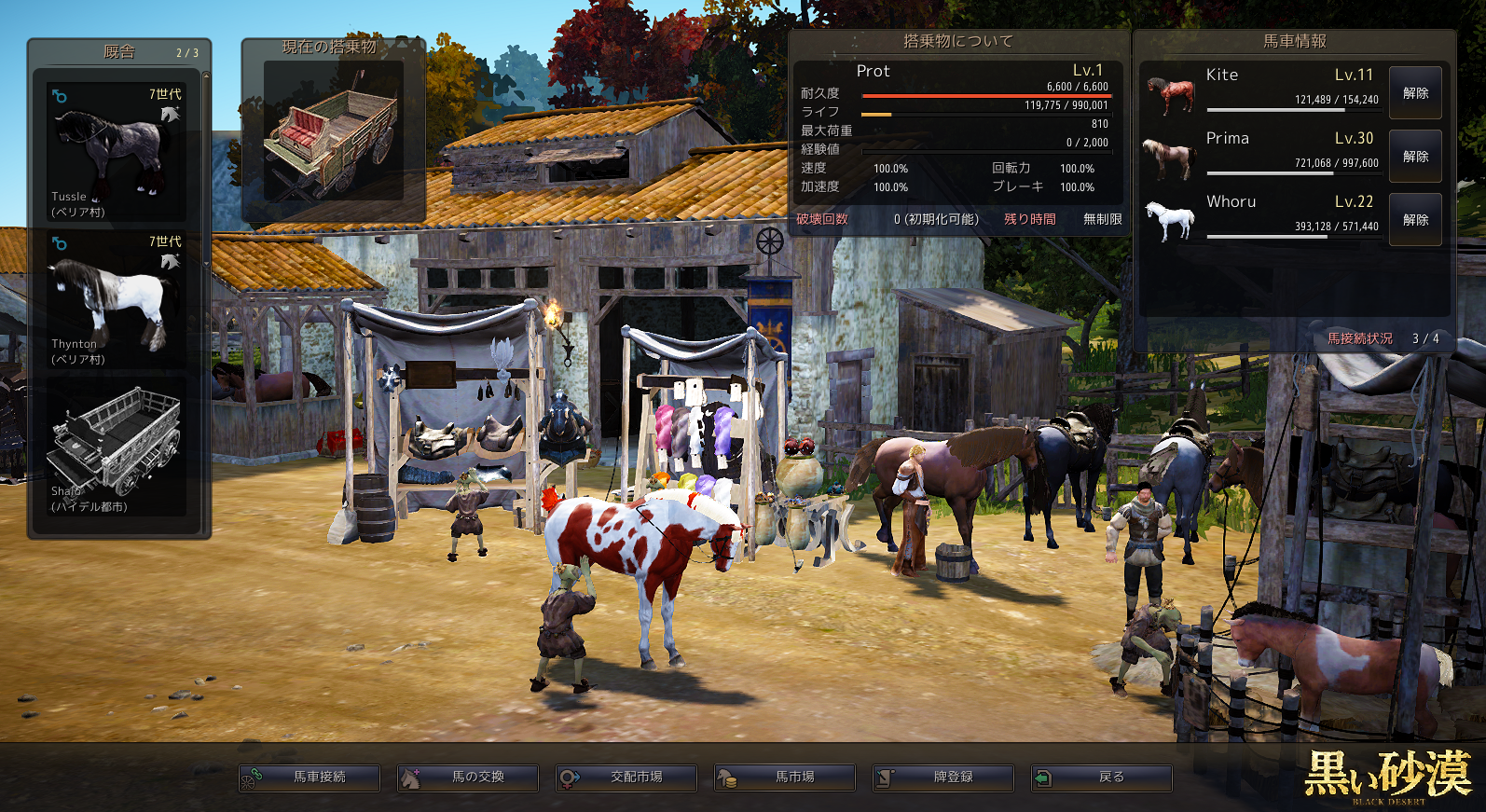Choose the 牌登録 registration button

pyautogui.click(x=943, y=778)
